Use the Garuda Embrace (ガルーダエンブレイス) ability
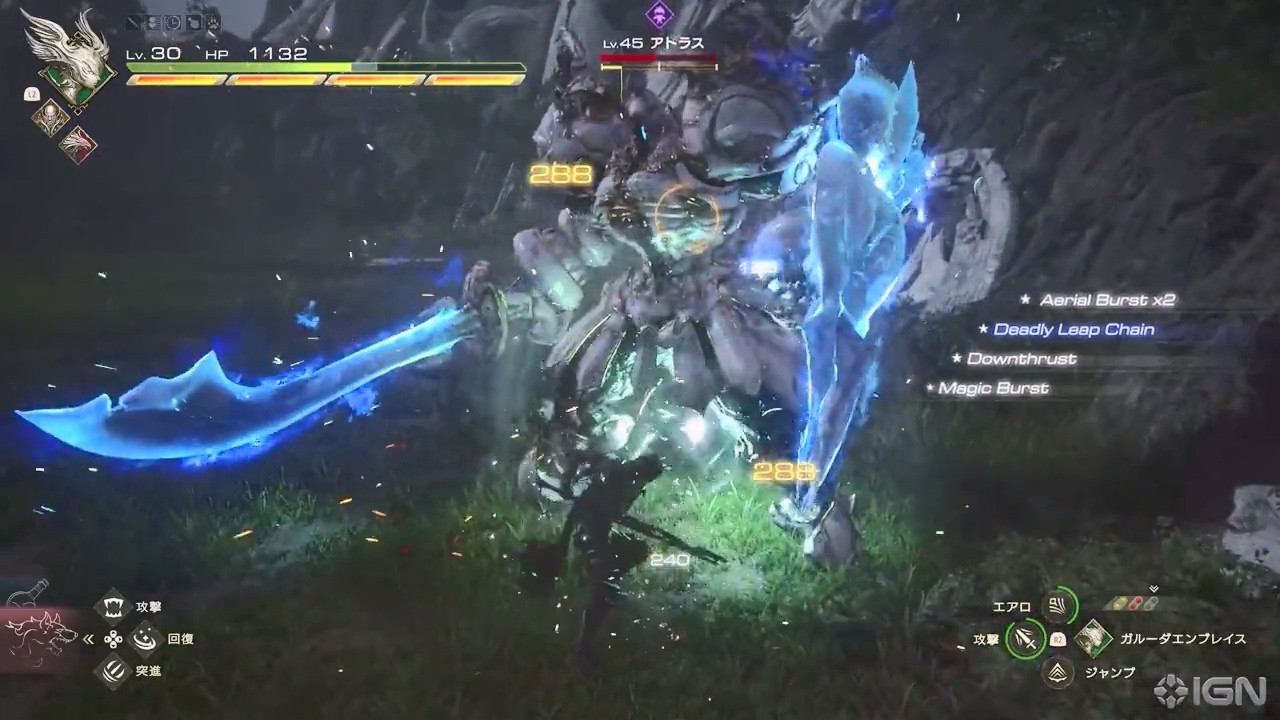This screenshot has width=1280, height=720. [1094, 637]
